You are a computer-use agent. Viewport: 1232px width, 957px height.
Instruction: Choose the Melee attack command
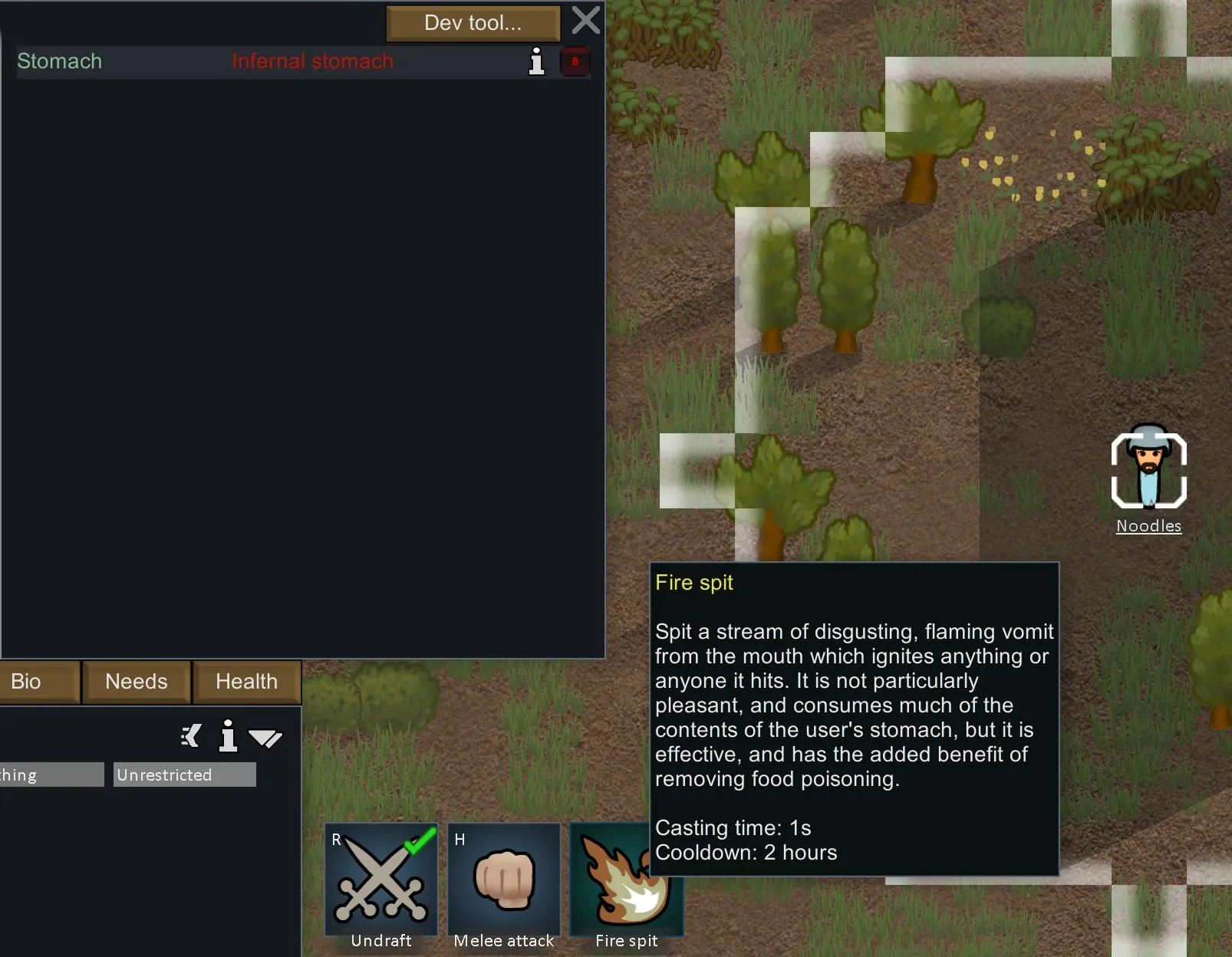504,880
